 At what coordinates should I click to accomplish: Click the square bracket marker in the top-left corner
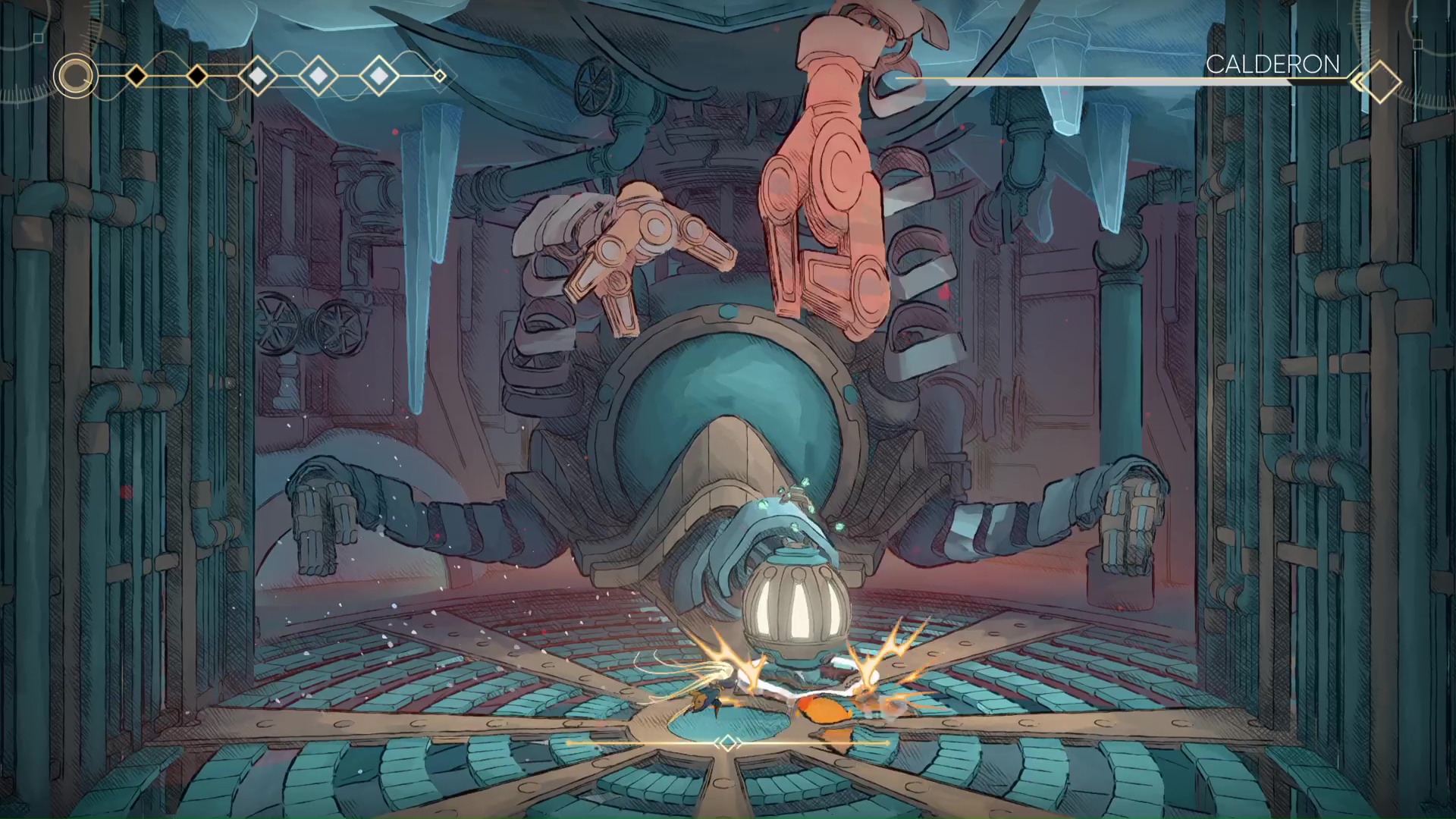tap(38, 38)
